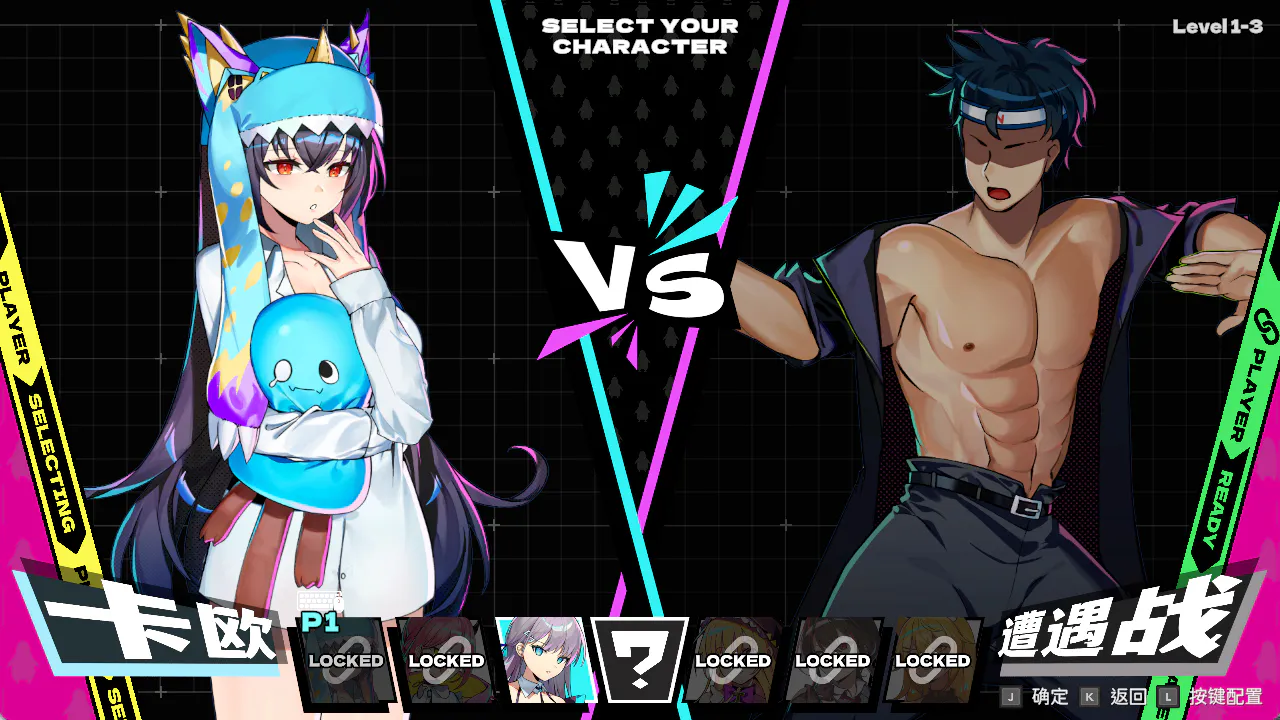Select the locked blonde character in purple bonnet
The width and height of the screenshot is (1280, 720).
pos(733,659)
